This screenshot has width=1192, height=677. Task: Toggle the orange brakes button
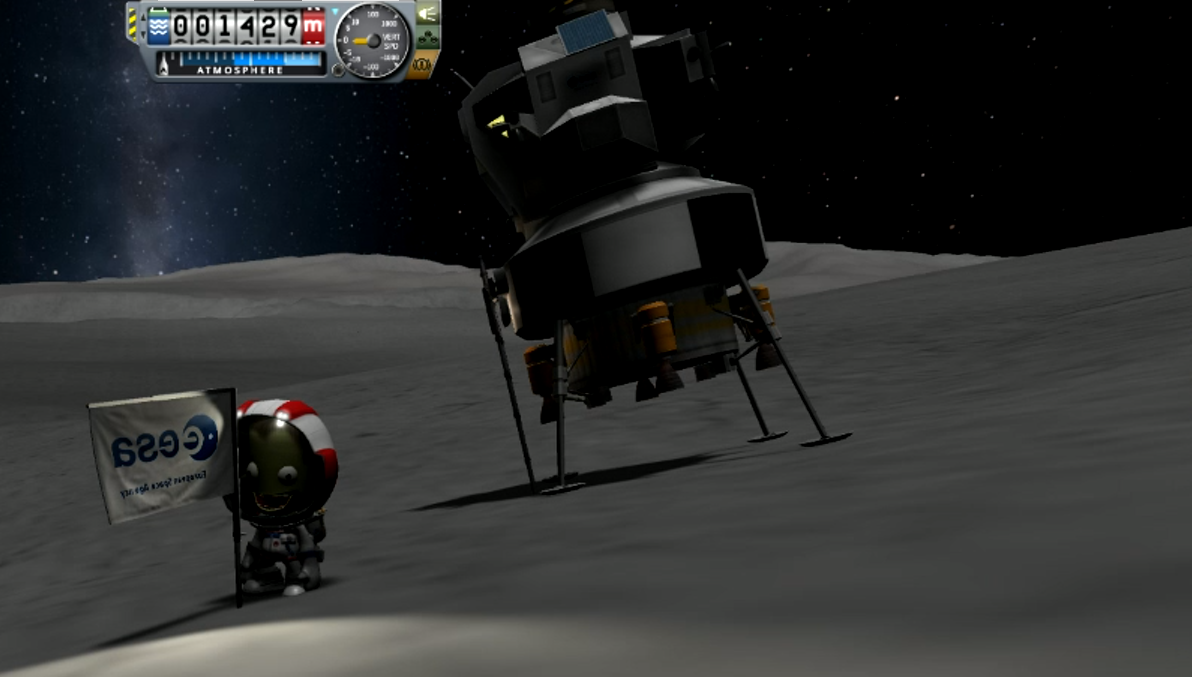pos(424,65)
